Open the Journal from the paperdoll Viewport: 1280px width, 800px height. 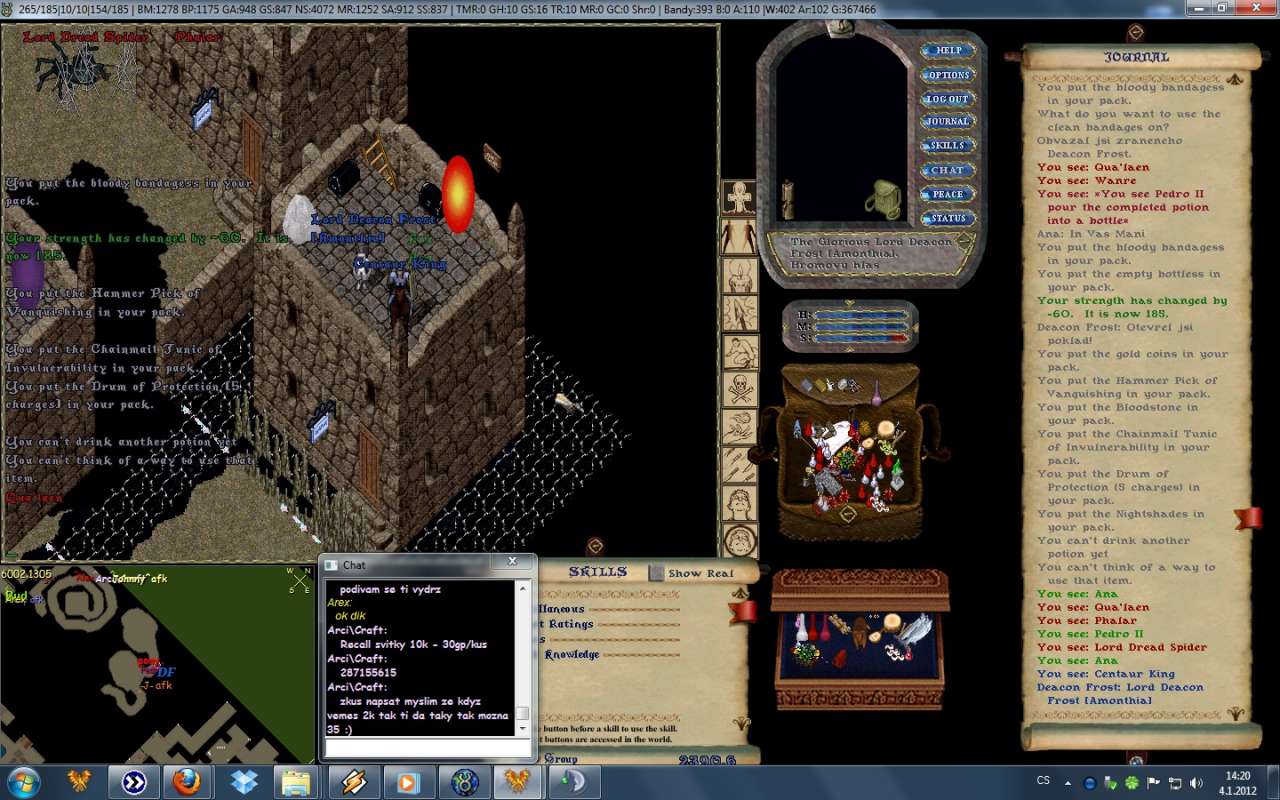coord(947,122)
